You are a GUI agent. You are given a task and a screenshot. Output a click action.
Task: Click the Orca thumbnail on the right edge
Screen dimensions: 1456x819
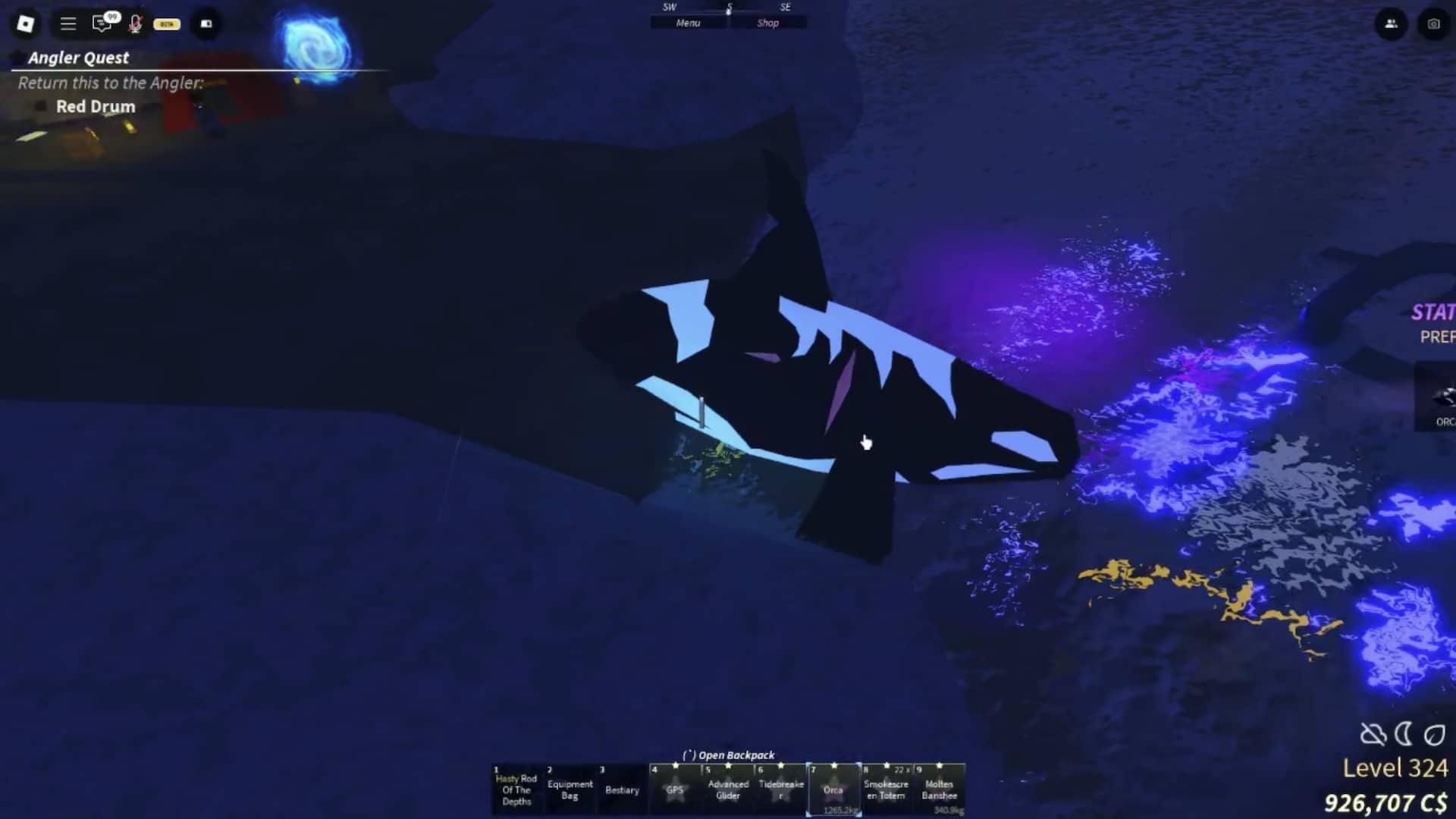pos(1441,398)
